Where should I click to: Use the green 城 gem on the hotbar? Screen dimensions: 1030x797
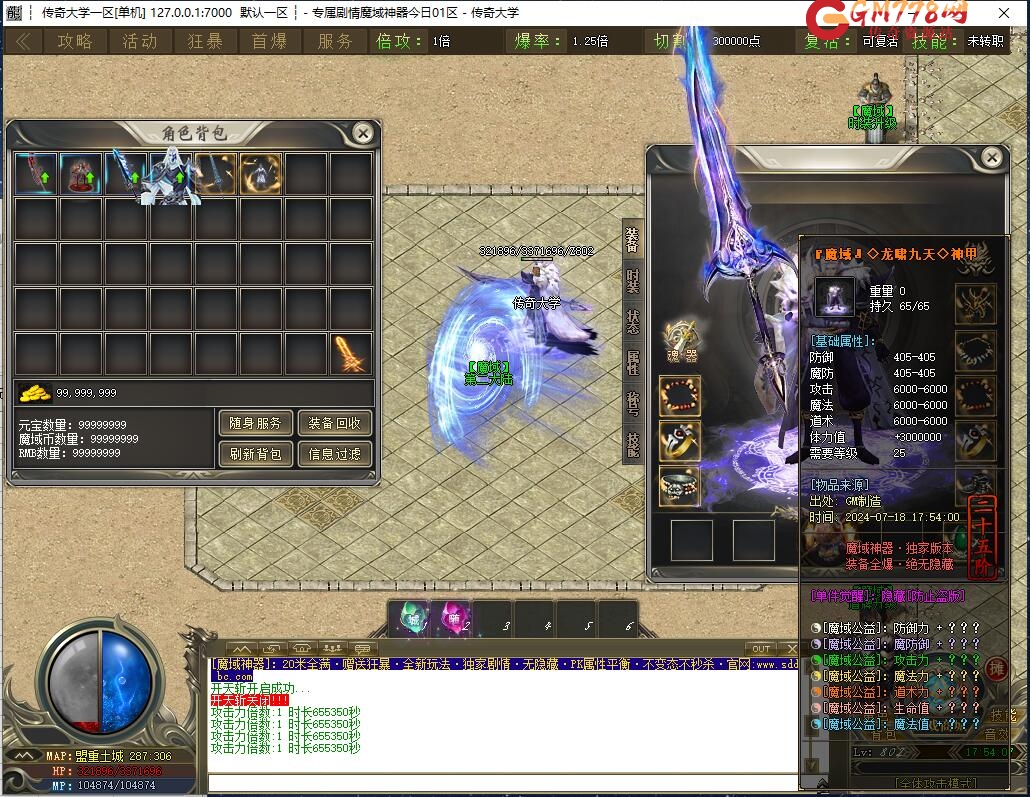(x=410, y=618)
